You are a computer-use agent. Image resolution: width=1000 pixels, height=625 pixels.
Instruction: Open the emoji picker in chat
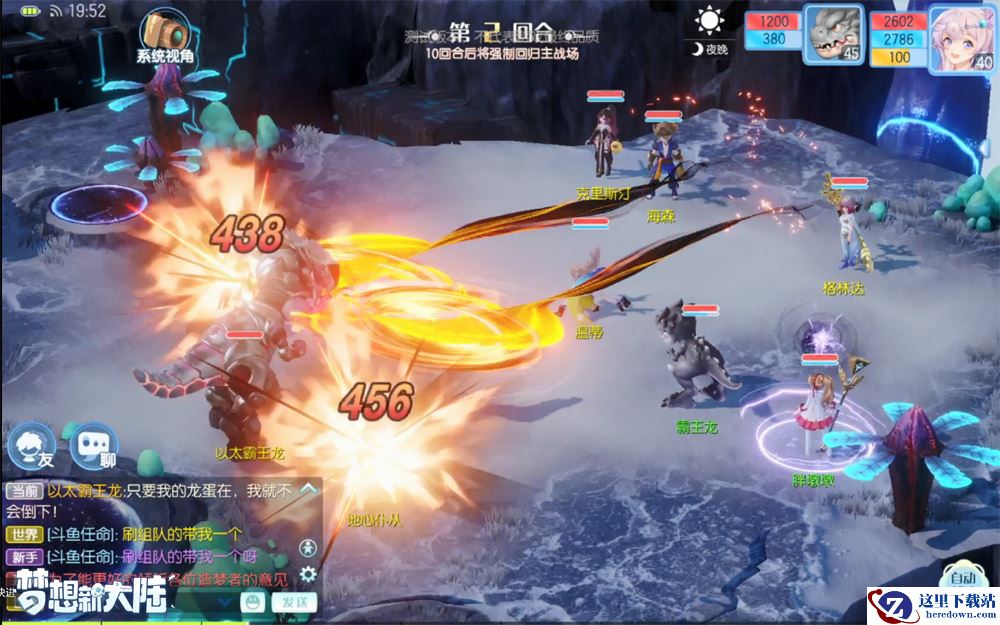pyautogui.click(x=254, y=602)
